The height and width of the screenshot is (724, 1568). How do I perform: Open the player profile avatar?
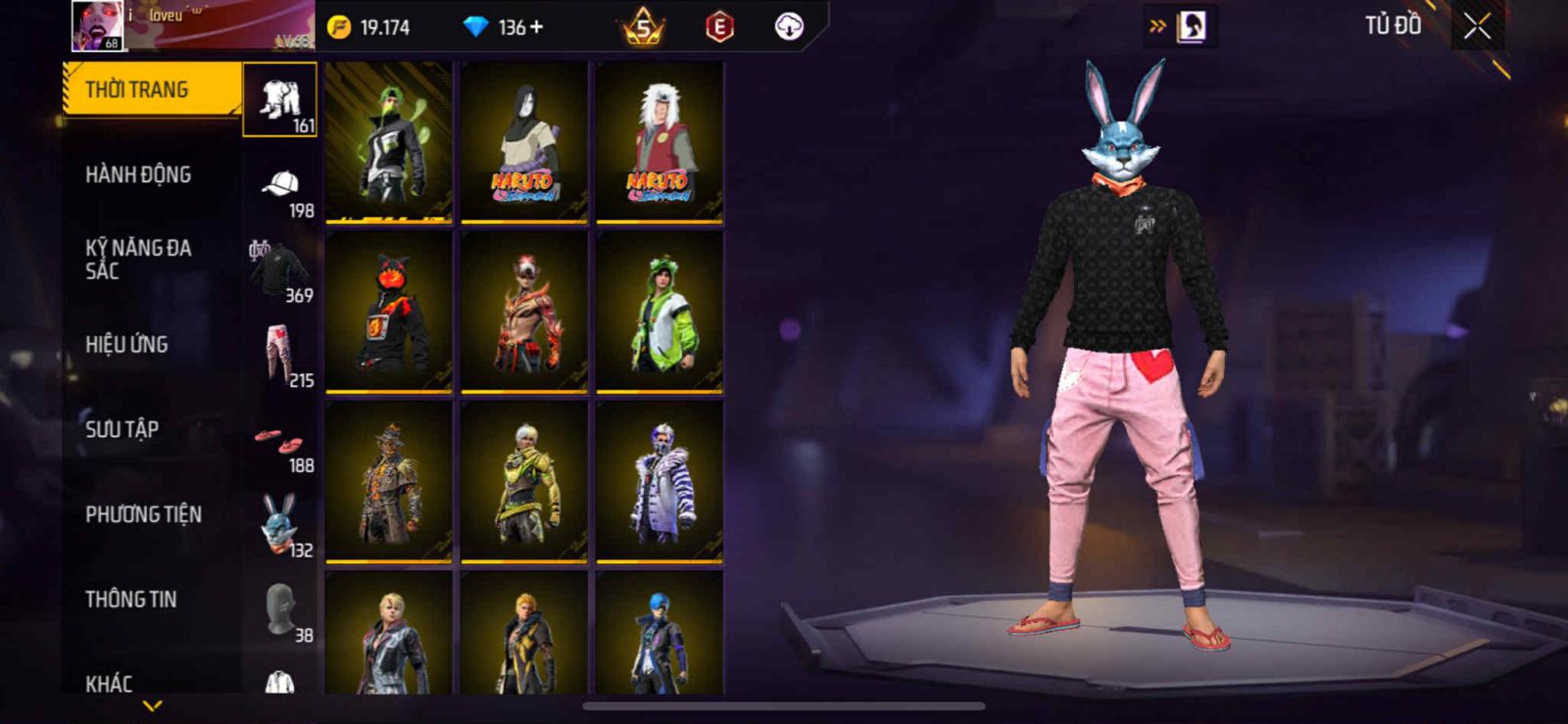point(97,26)
